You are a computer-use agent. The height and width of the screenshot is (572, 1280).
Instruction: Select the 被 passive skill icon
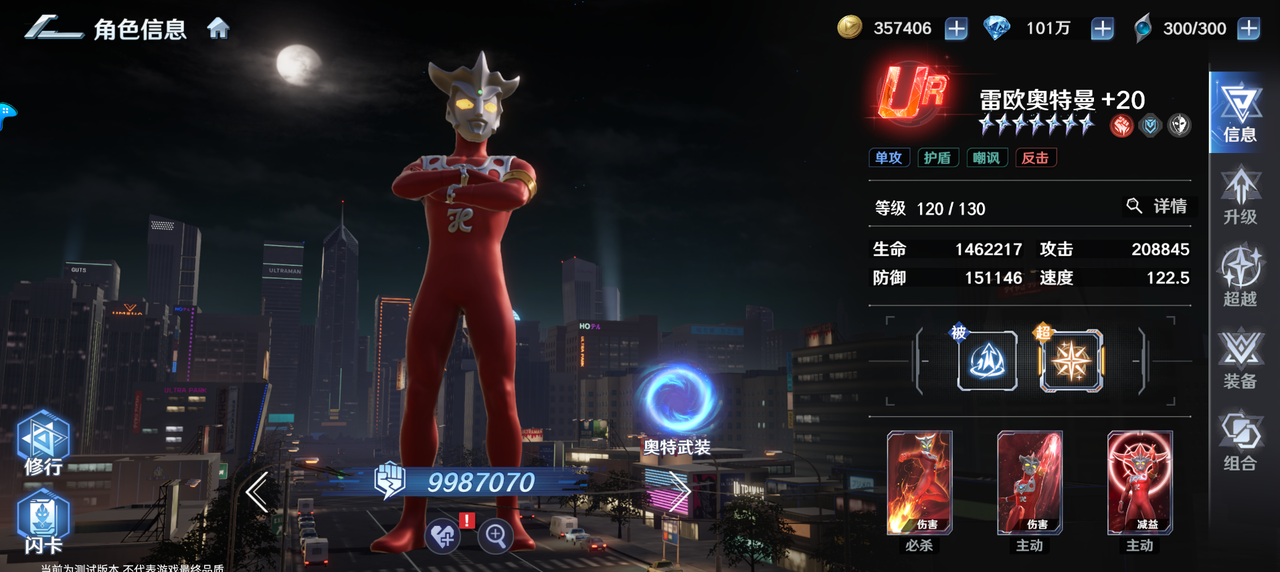coord(987,361)
